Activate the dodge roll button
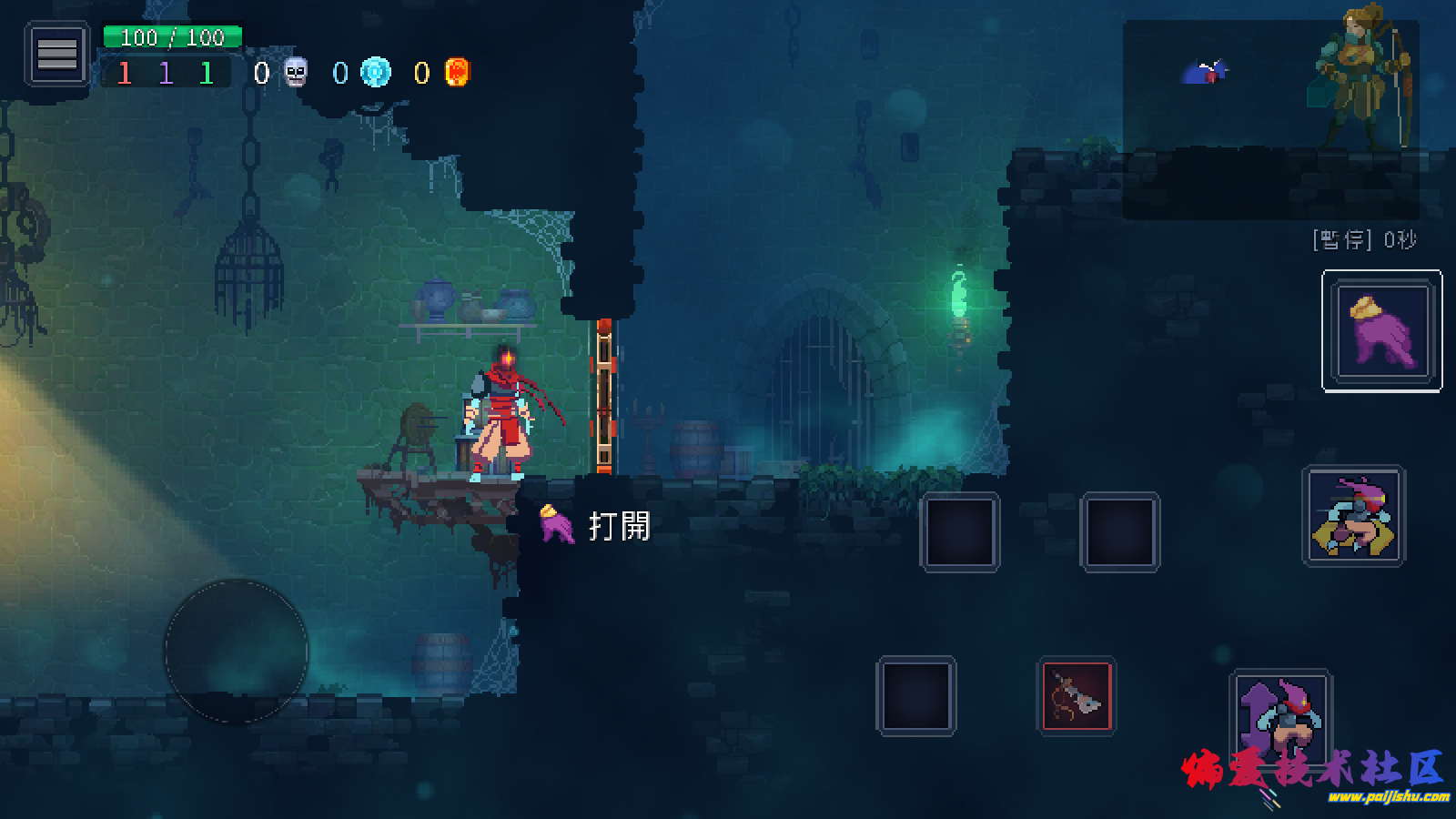Screen dimensions: 1456x819 [x=1354, y=516]
